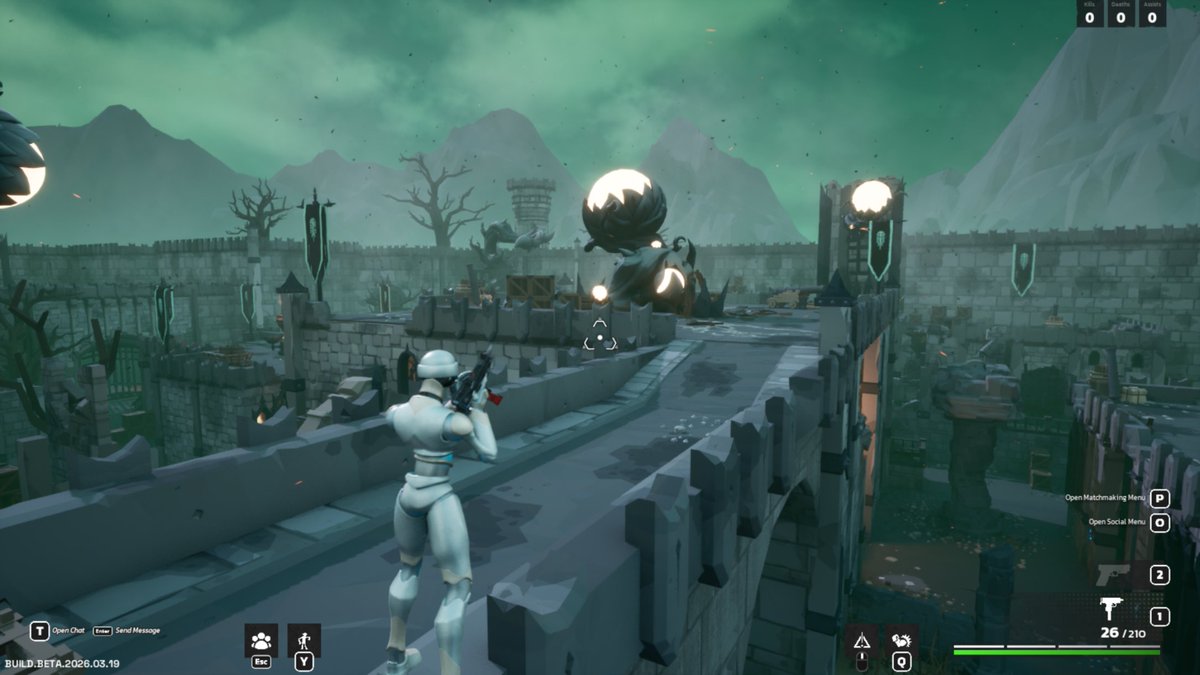The image size is (1200, 675).
Task: Select the pistol weapon slot
Action: (x=1112, y=575)
